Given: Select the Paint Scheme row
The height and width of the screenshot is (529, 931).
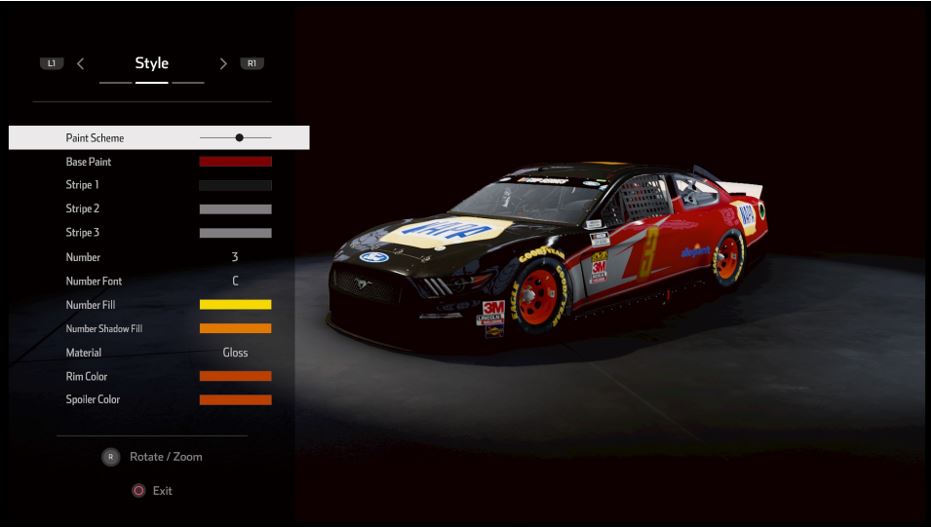Looking at the screenshot, I should 159,138.
